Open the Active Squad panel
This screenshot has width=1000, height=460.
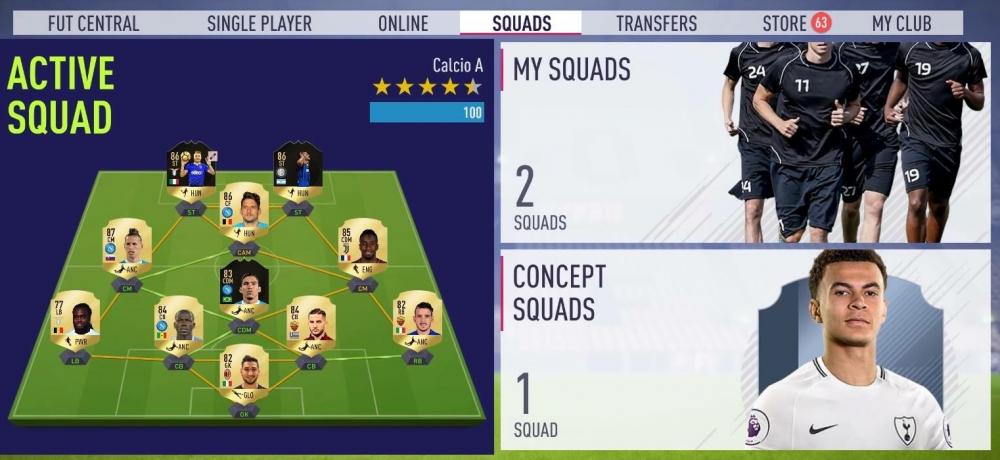(x=246, y=245)
